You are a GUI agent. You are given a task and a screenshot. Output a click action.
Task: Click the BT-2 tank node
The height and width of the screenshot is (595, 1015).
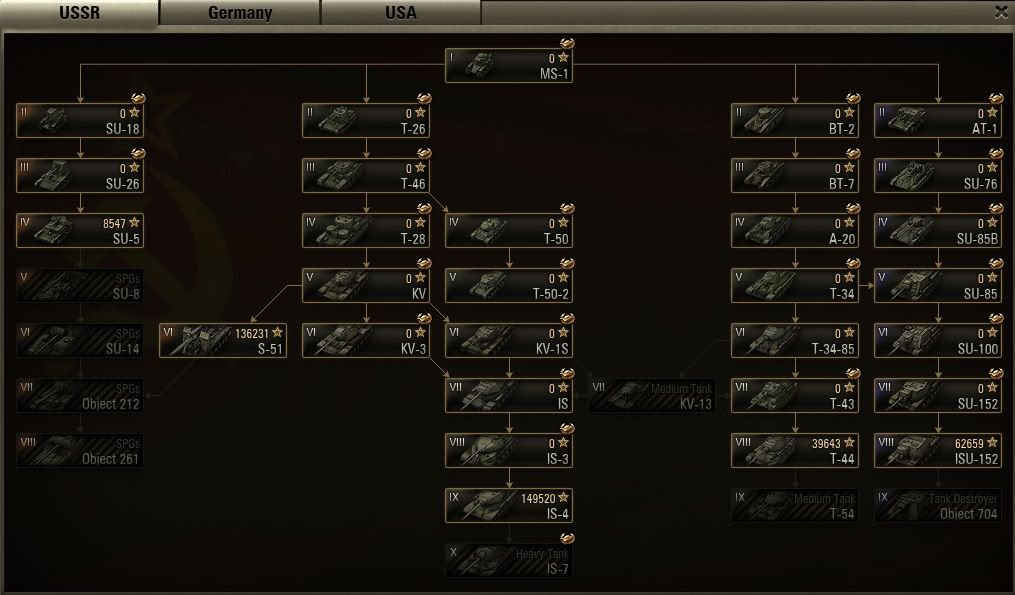point(795,121)
